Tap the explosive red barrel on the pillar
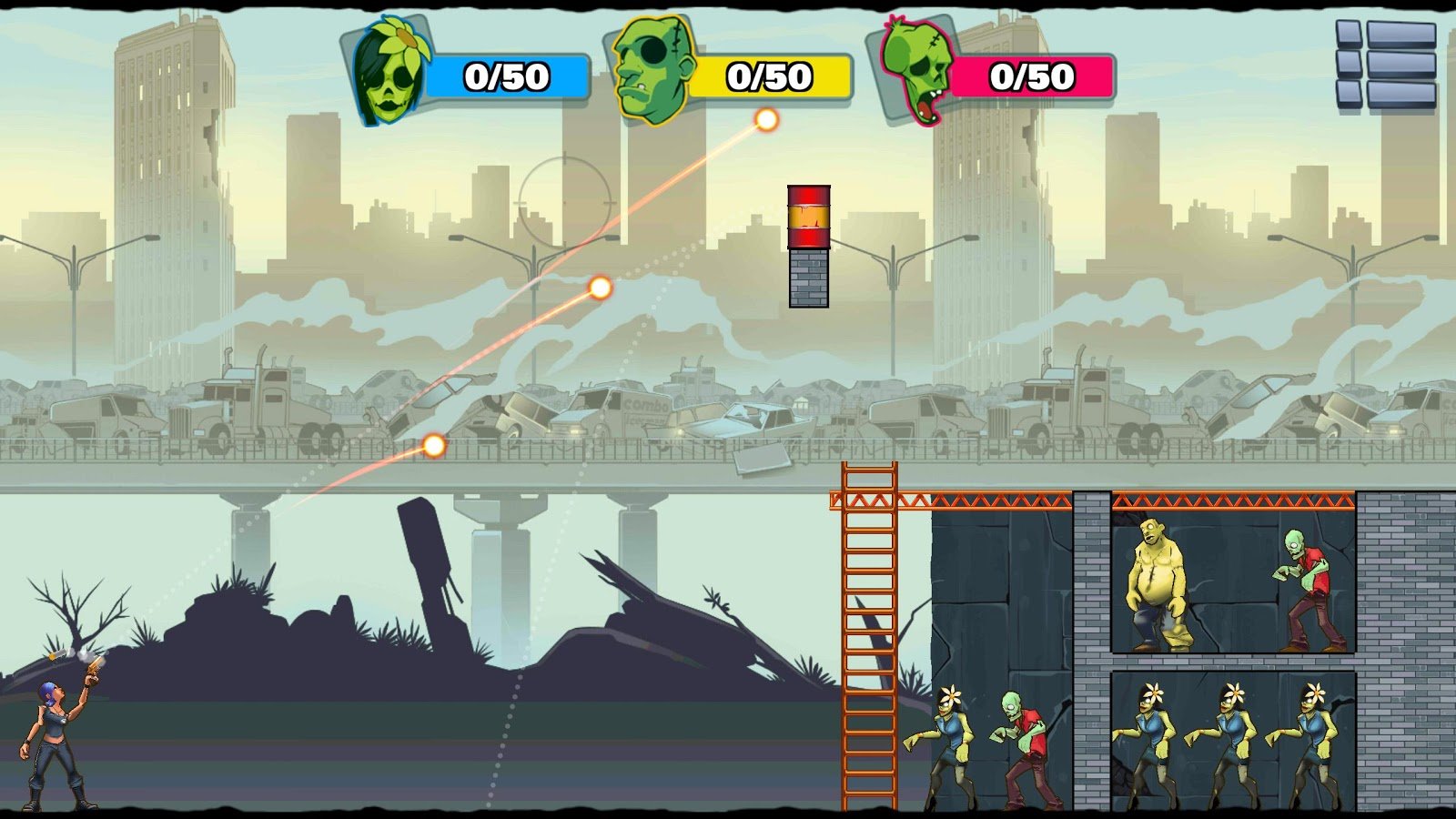Viewport: 1456px width, 819px height. click(806, 217)
